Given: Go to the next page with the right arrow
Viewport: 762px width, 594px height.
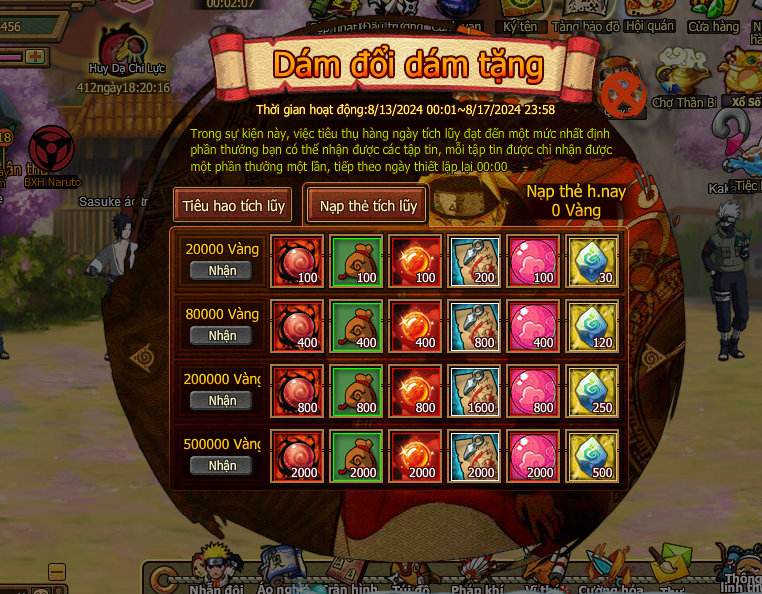Looking at the screenshot, I should [x=654, y=355].
